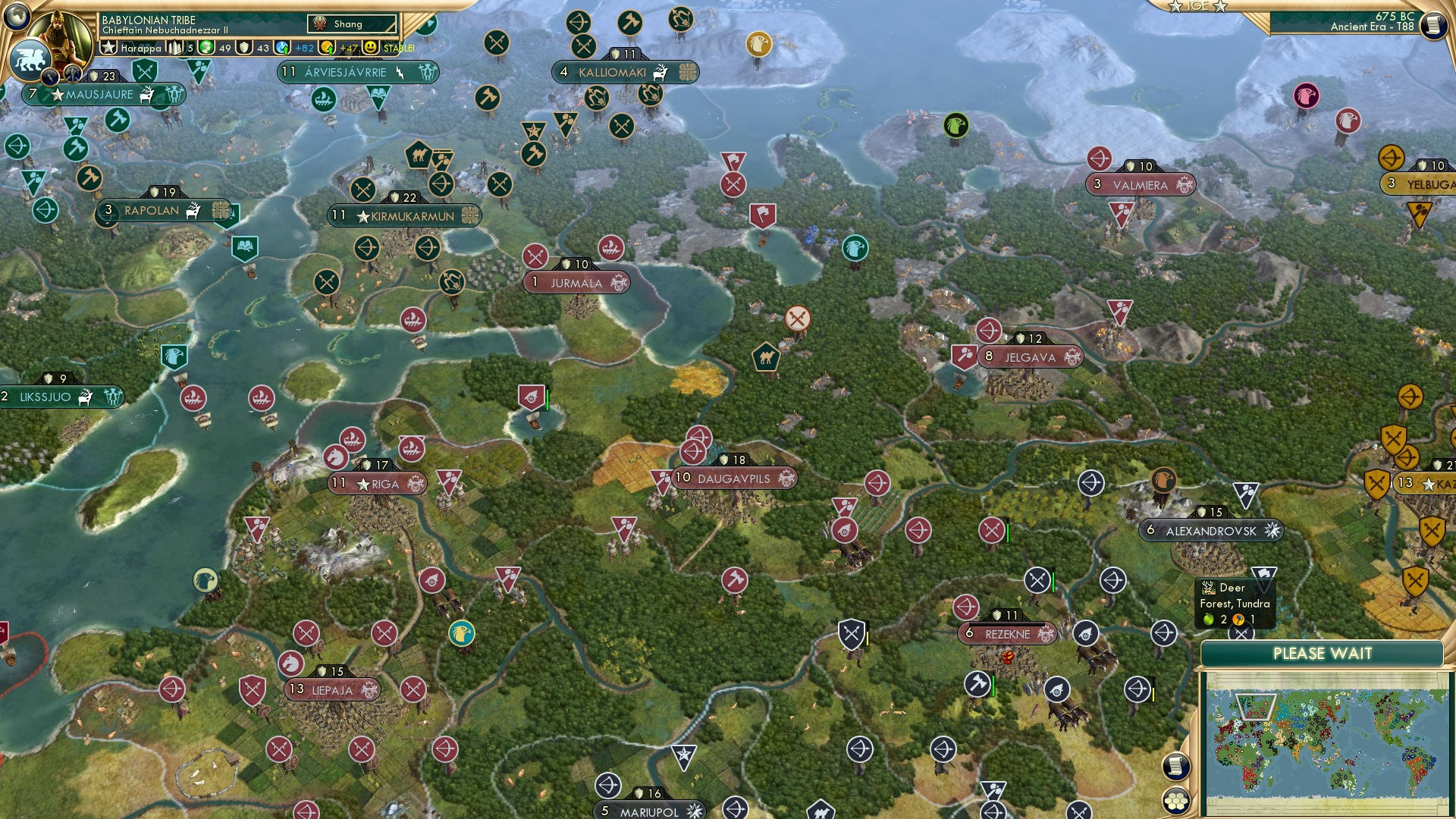The width and height of the screenshot is (1456, 819).
Task: Click the happiness smiley face icon
Action: [369, 46]
